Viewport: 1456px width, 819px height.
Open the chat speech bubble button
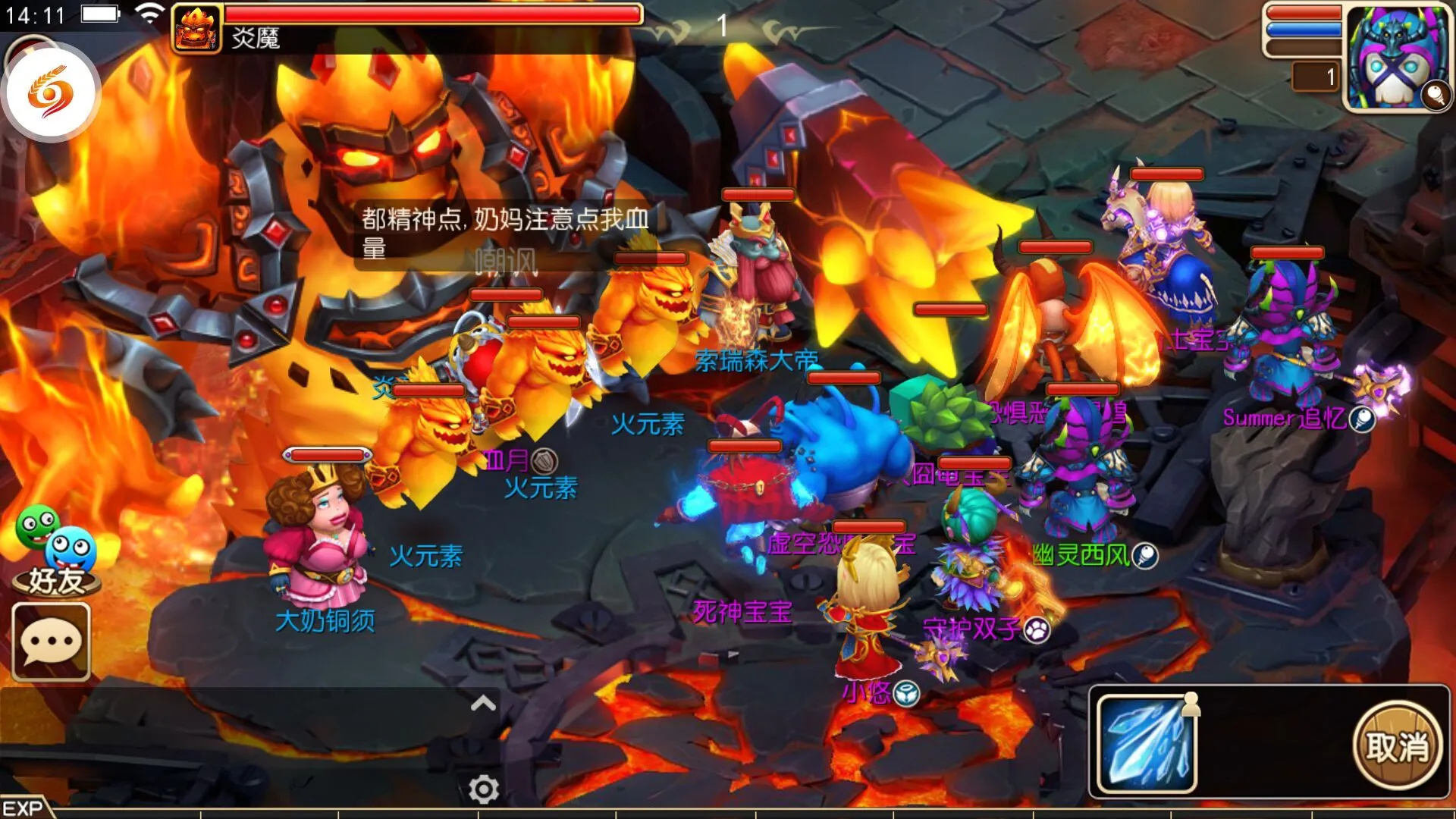tap(51, 642)
